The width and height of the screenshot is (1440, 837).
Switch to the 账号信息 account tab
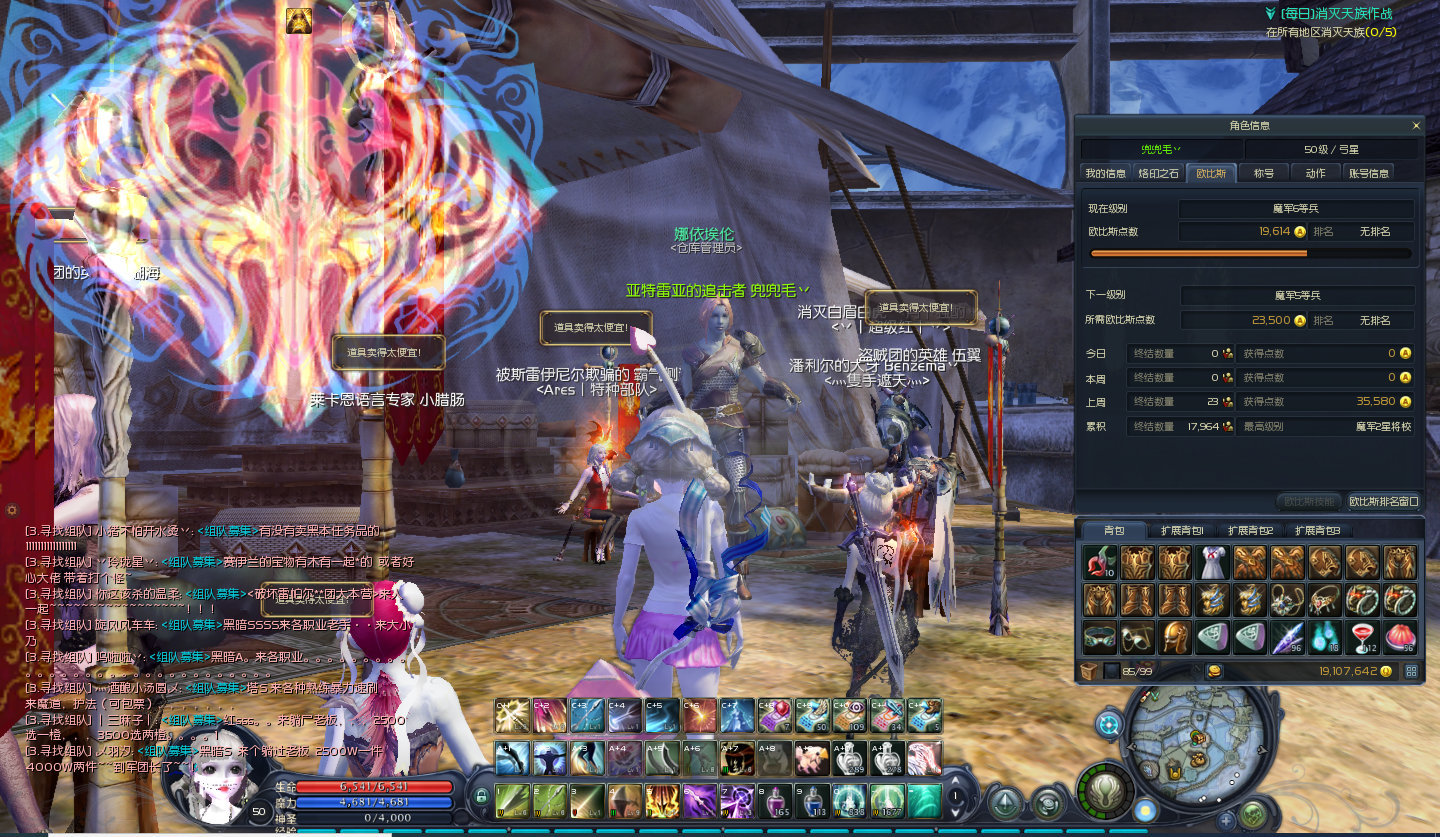click(x=1369, y=173)
